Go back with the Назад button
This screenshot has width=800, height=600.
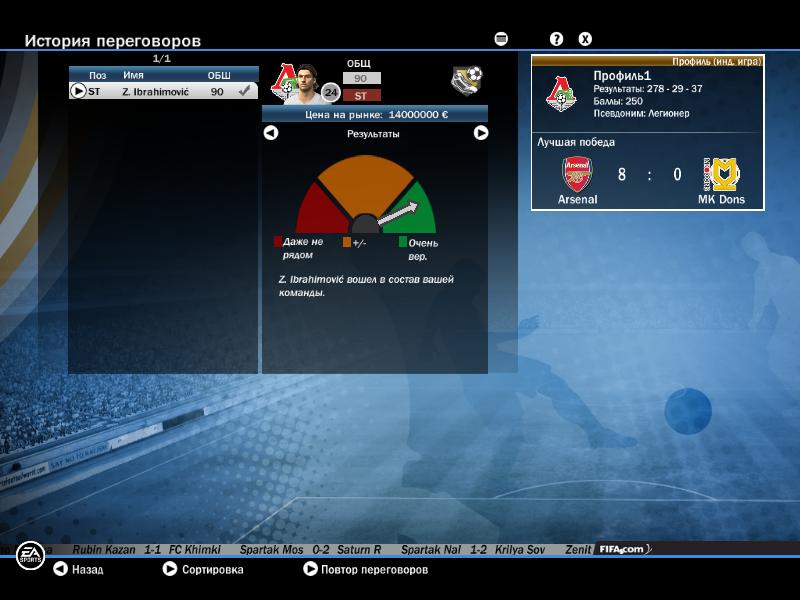[78, 570]
